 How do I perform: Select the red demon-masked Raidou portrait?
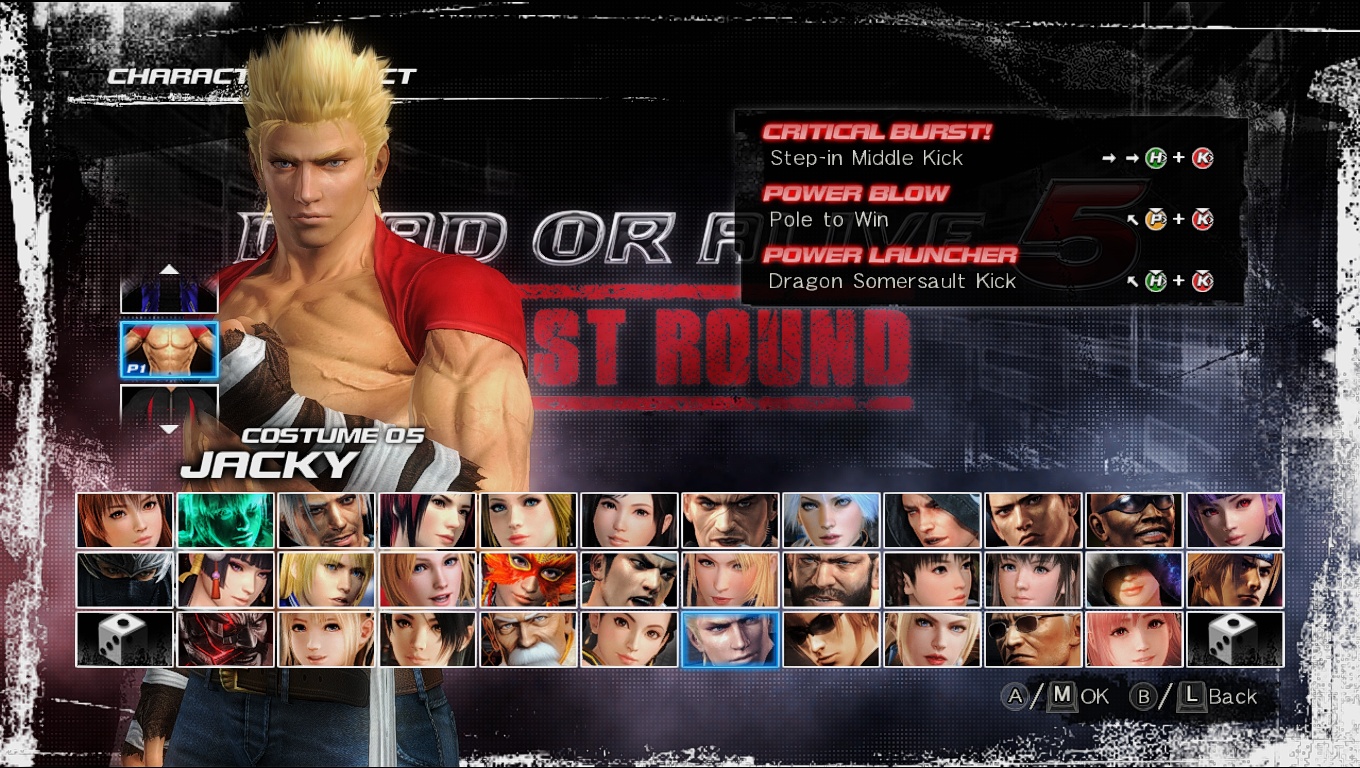coord(226,640)
